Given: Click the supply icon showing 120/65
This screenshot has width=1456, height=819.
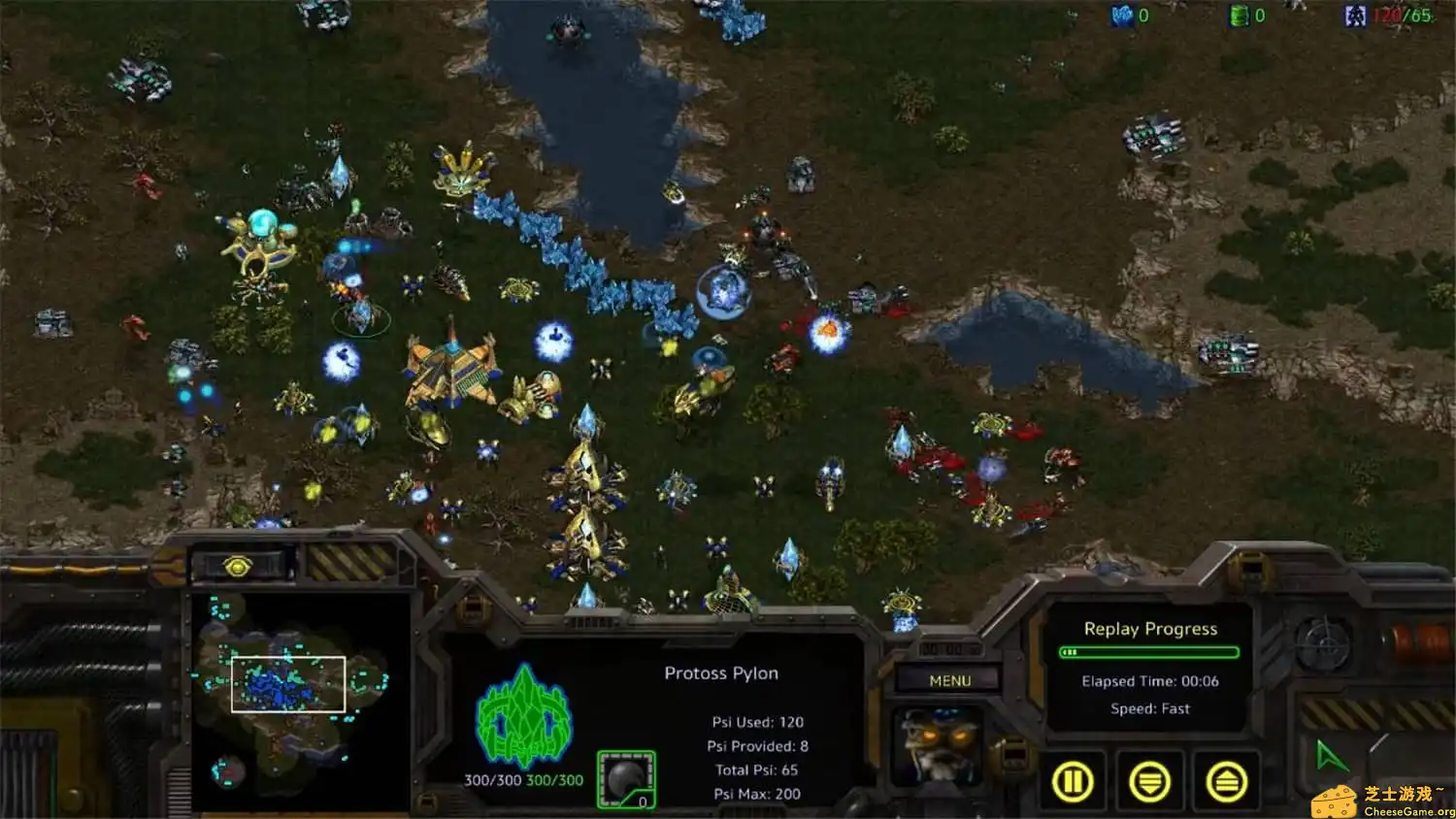Looking at the screenshot, I should (x=1357, y=16).
